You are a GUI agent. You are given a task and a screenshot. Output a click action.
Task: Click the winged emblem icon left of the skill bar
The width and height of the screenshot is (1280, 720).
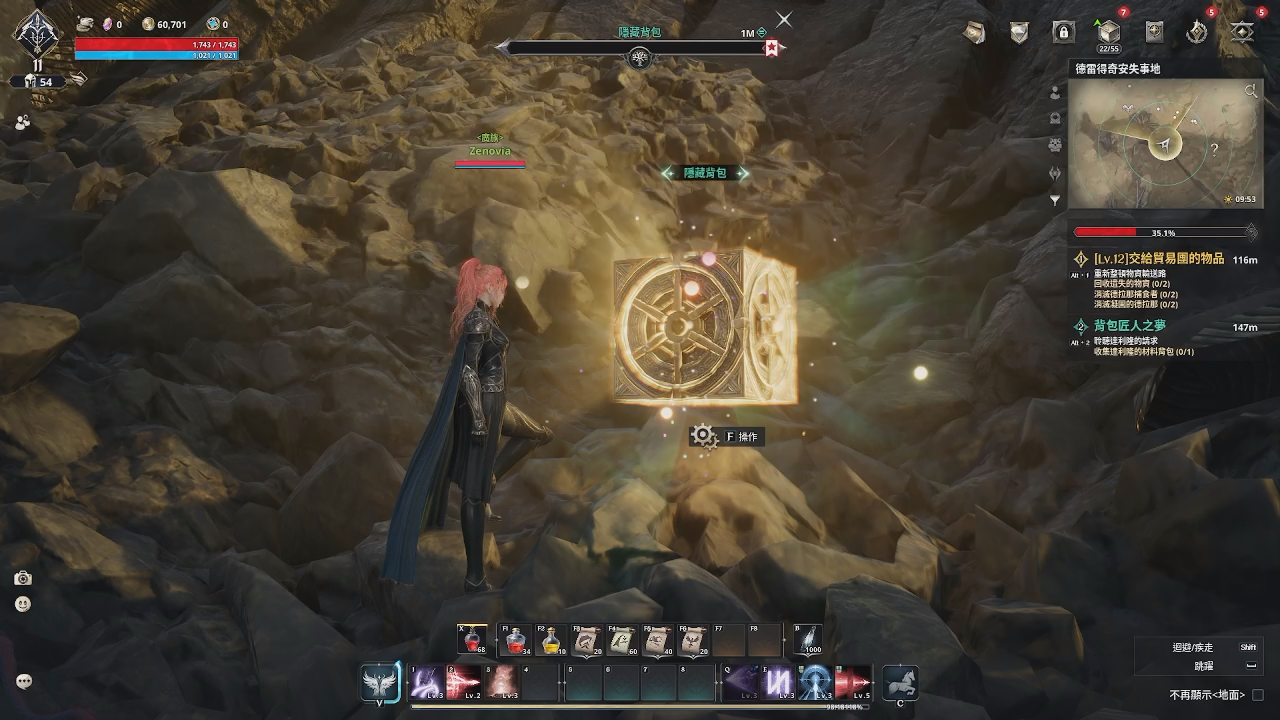(381, 683)
